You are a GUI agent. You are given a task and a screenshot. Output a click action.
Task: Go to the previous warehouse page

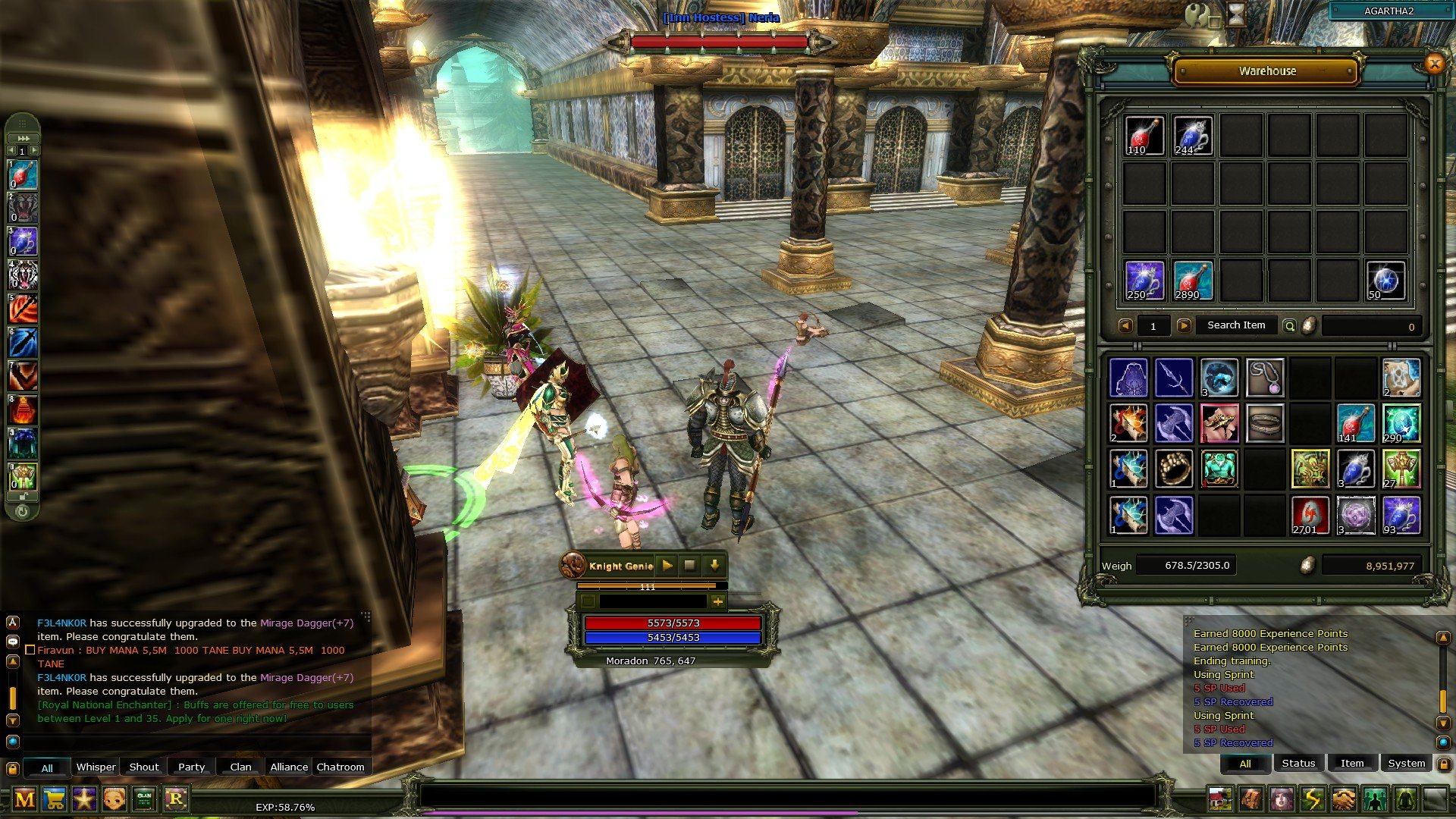(1126, 326)
